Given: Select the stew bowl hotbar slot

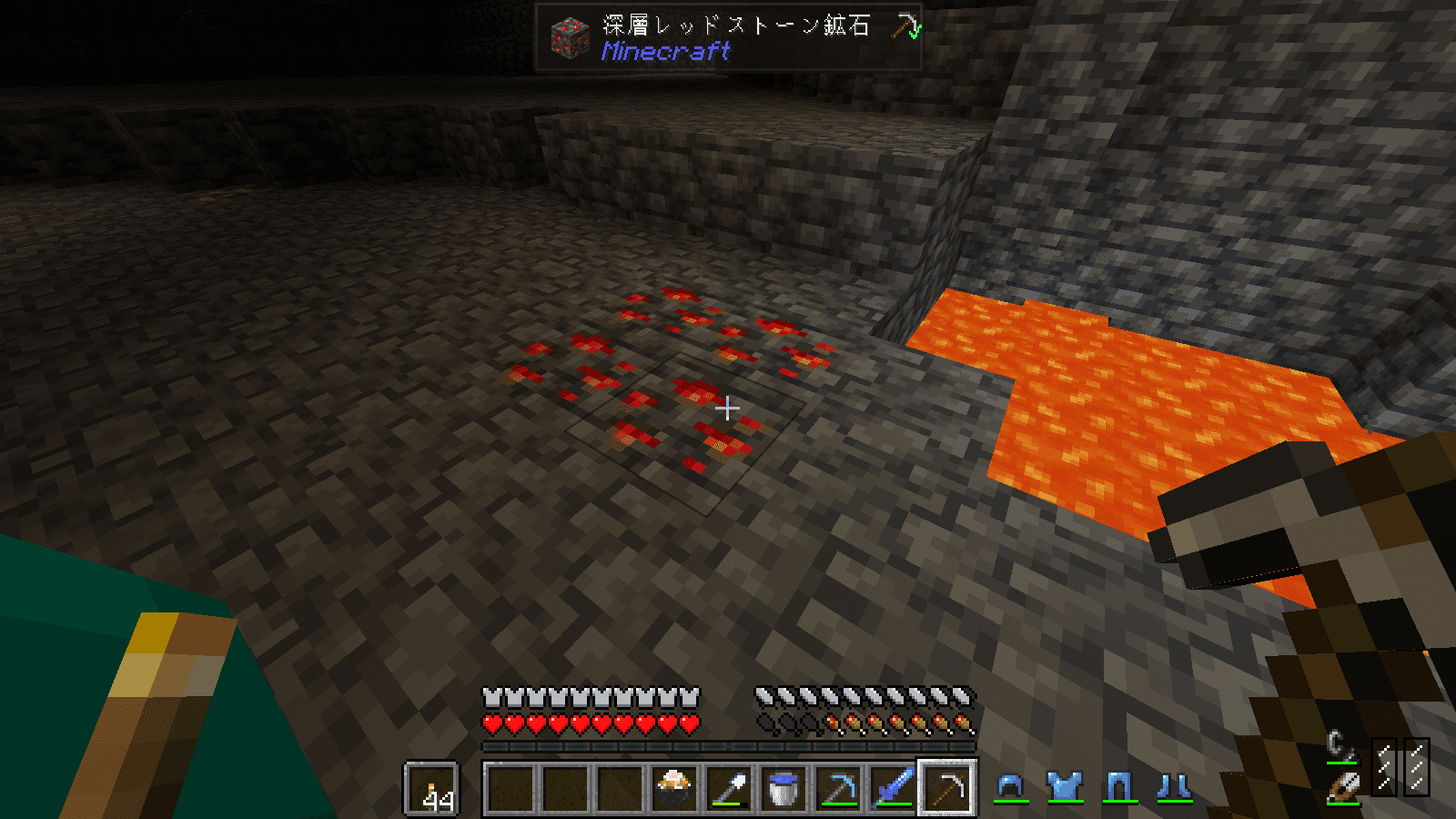Looking at the screenshot, I should (674, 788).
